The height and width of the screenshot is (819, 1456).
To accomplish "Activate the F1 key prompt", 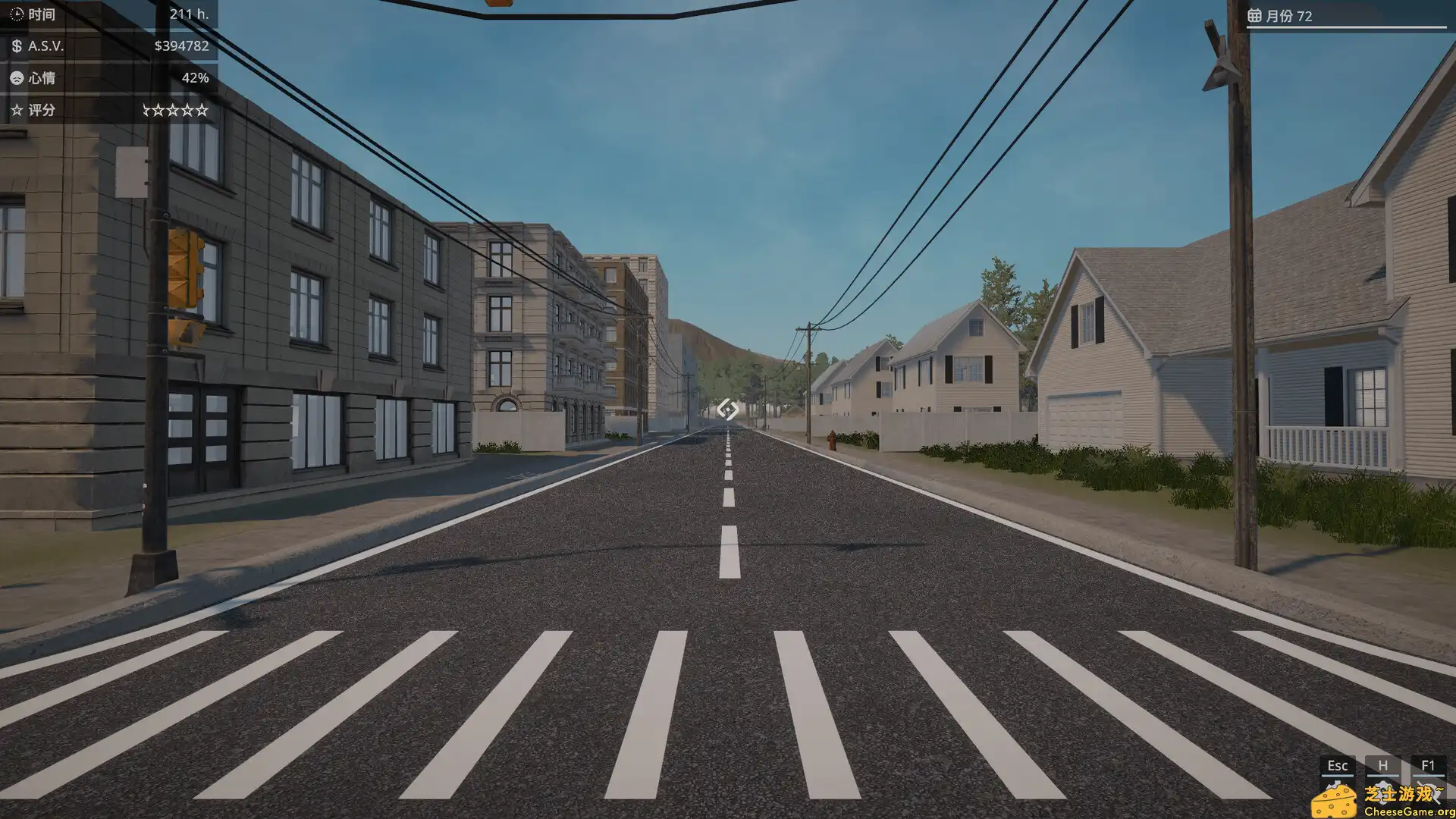I will 1429,765.
